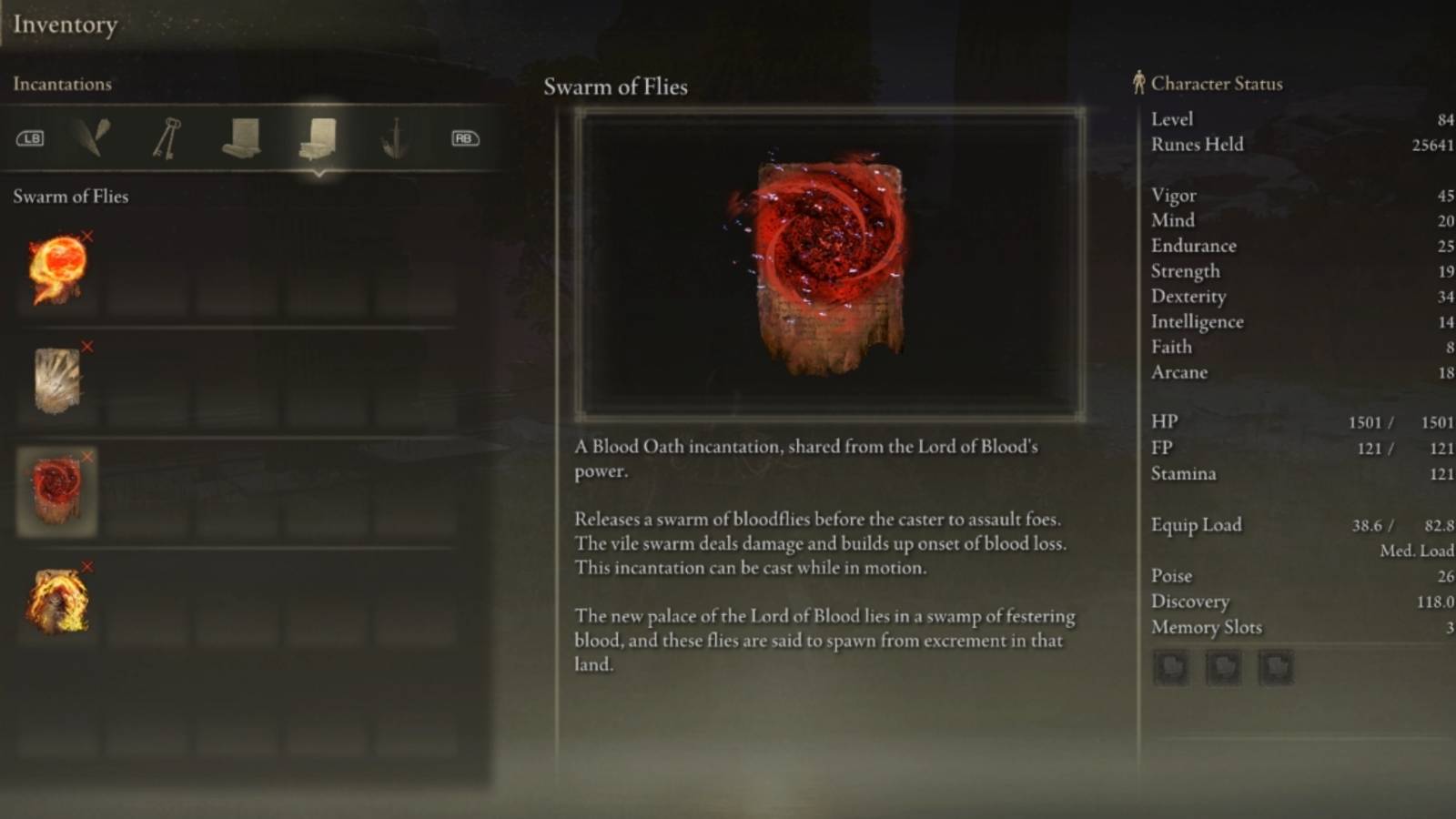Click the red X on Swarm of Flies

[87, 456]
